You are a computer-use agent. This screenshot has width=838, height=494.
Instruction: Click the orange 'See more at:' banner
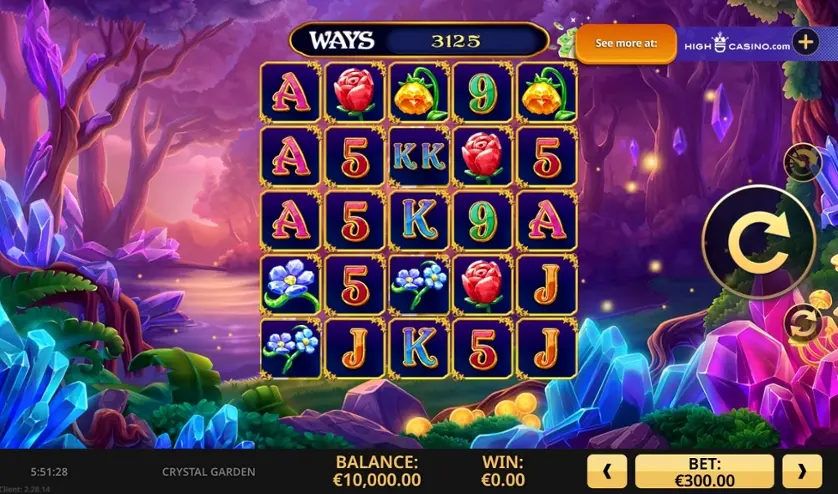pos(626,44)
